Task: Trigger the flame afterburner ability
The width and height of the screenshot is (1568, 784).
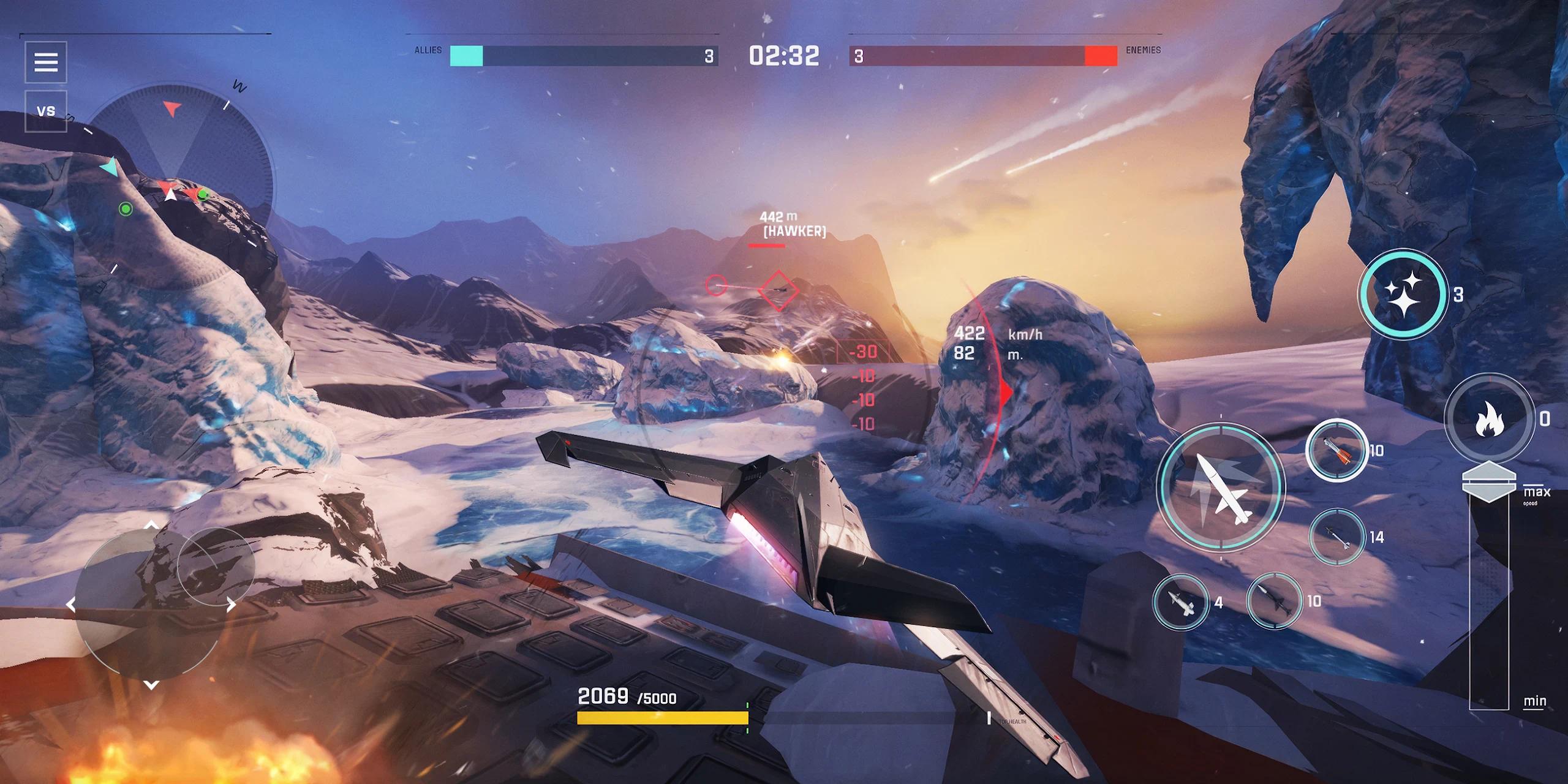Action: coord(1489,419)
